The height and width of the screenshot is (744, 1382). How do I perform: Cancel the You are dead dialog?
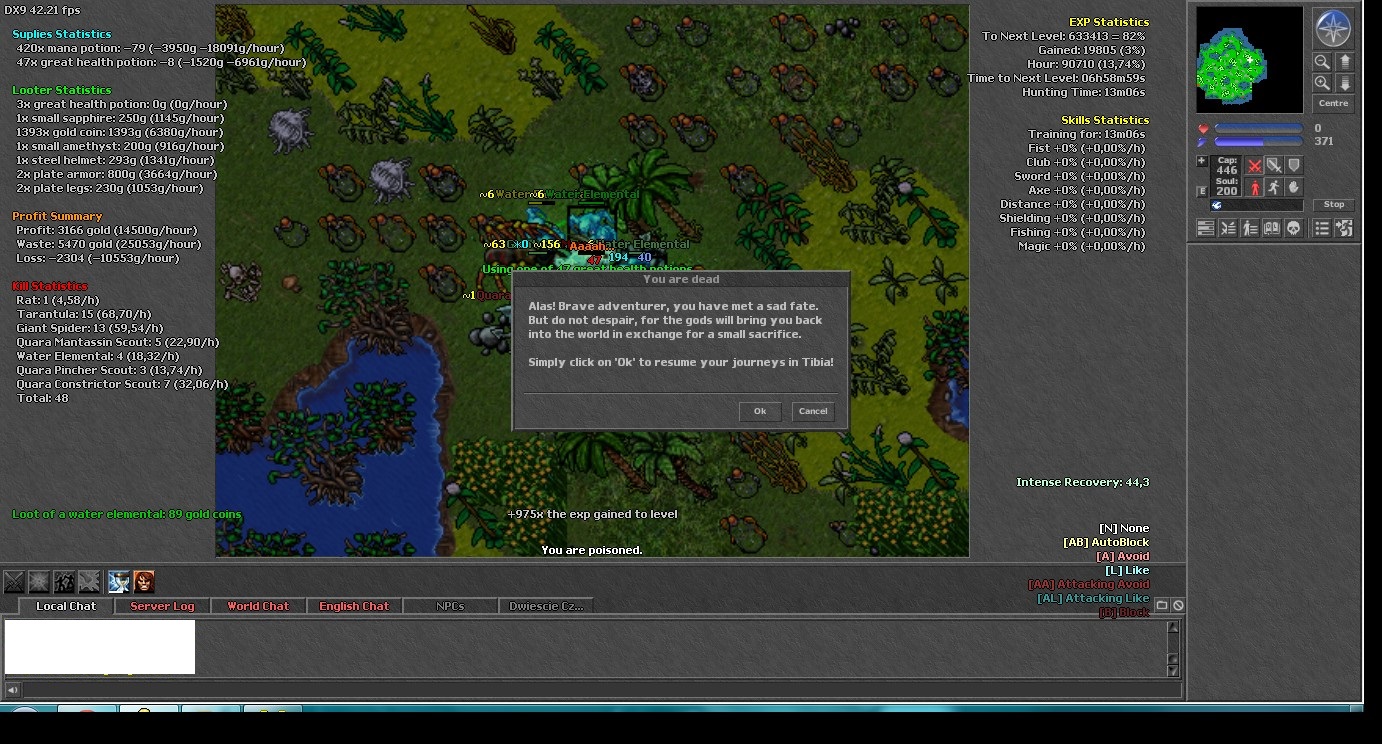(813, 411)
